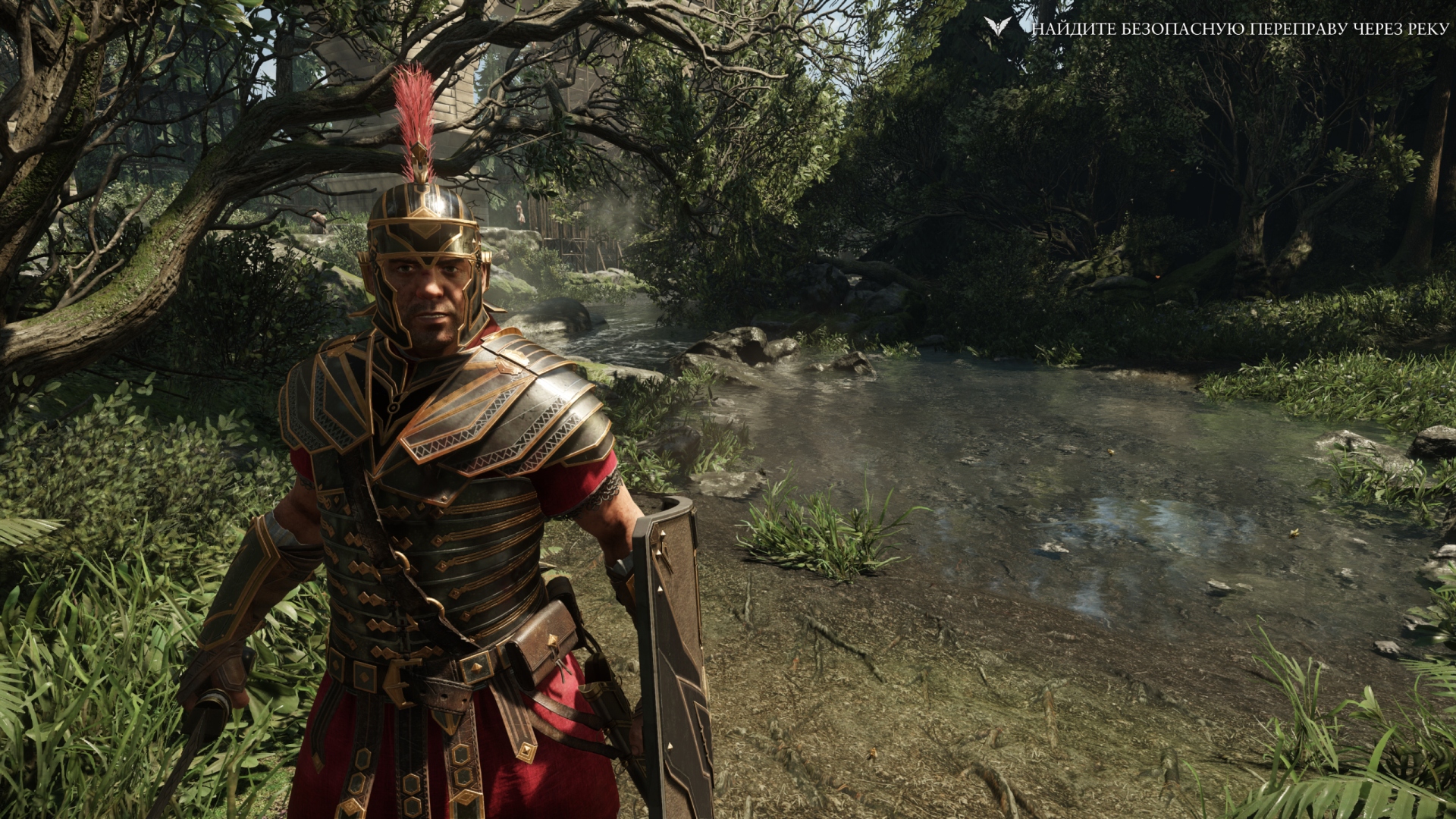This screenshot has height=819, width=1456.
Task: Click the eagle emblem objective icon
Action: [x=997, y=27]
